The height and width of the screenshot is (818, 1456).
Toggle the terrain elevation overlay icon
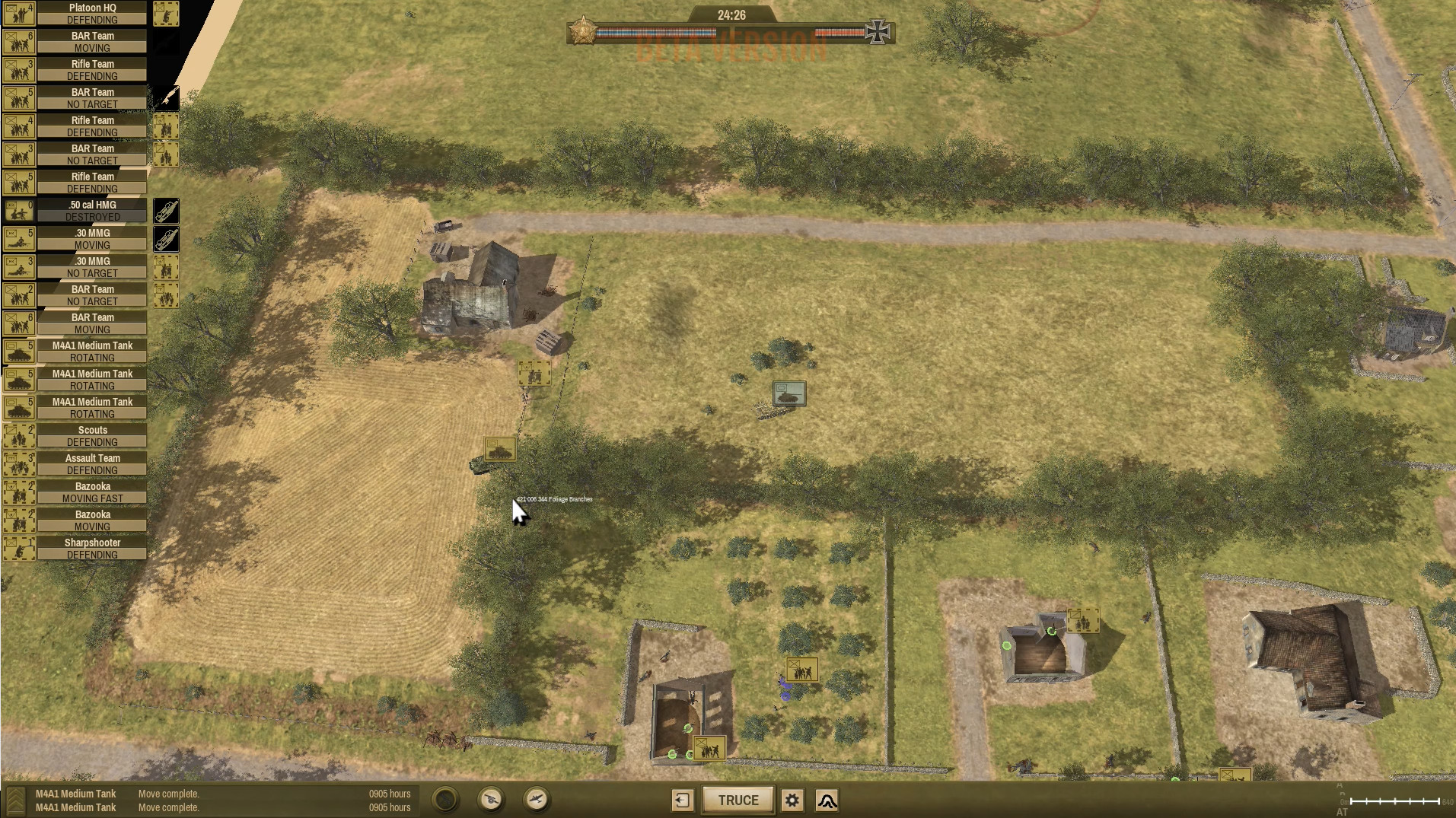[827, 800]
